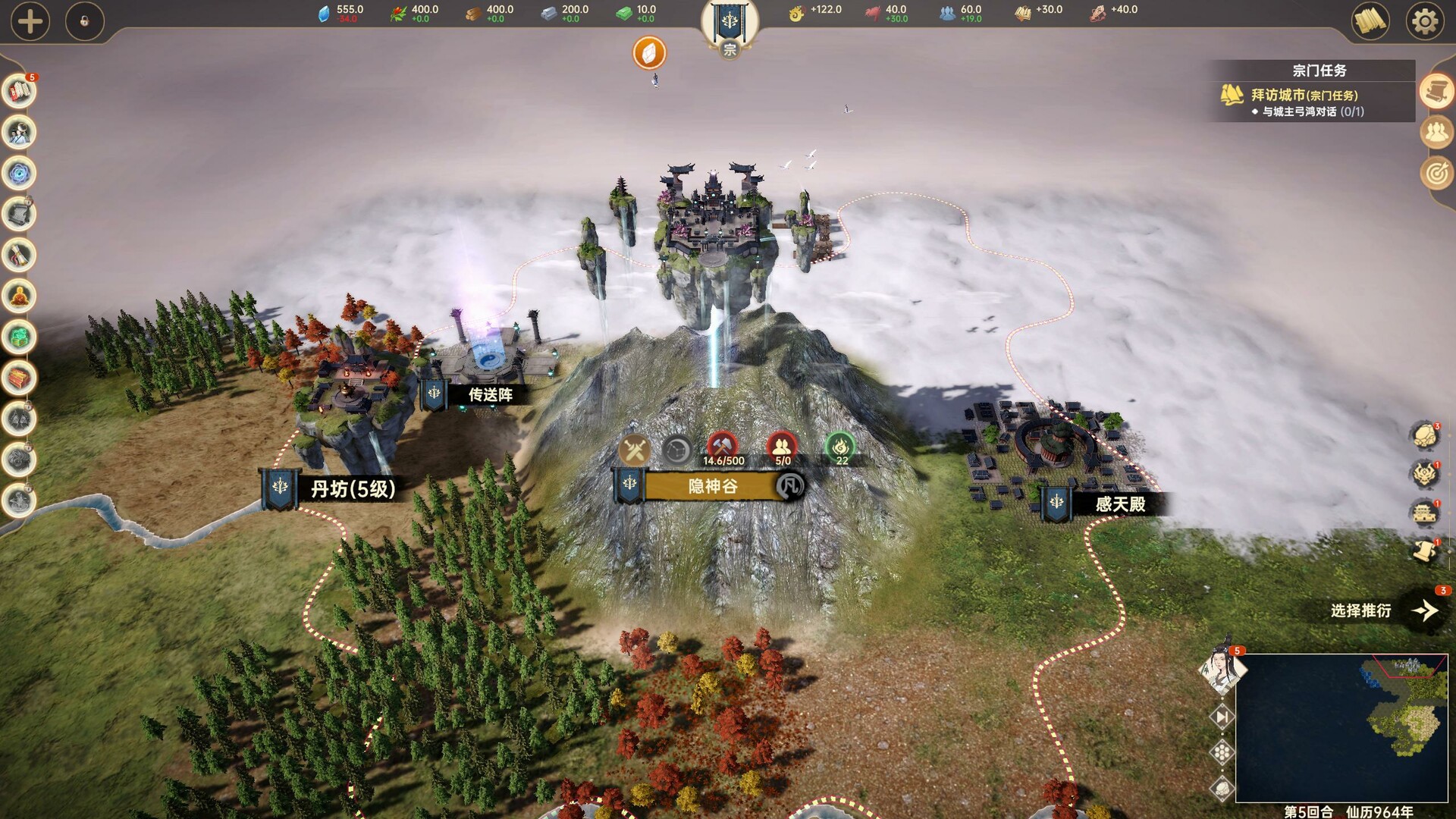Open the red treasure chest icon
Viewport: 1456px width, 819px height.
pyautogui.click(x=19, y=378)
